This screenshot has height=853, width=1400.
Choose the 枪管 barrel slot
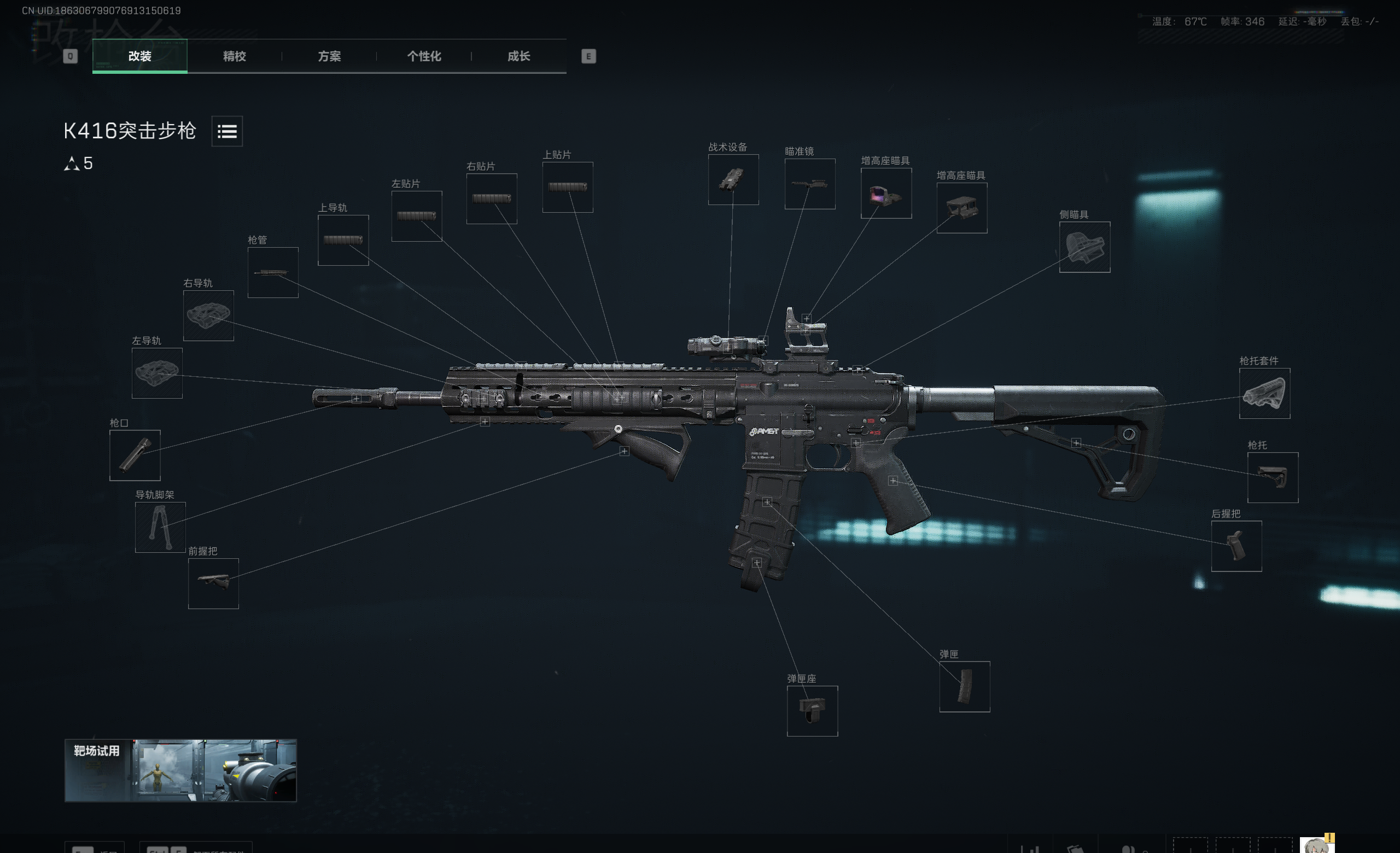point(273,273)
